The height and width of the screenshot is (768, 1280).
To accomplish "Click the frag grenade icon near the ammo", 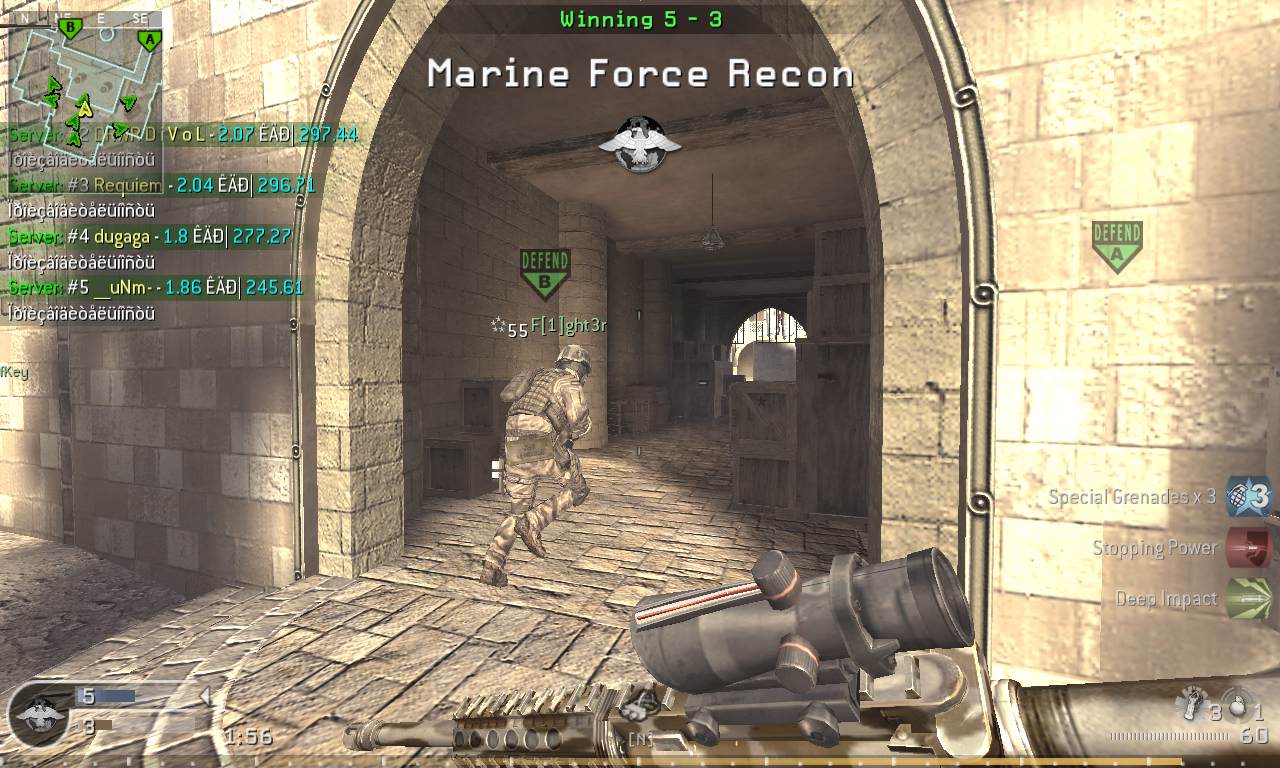I will 1238,706.
